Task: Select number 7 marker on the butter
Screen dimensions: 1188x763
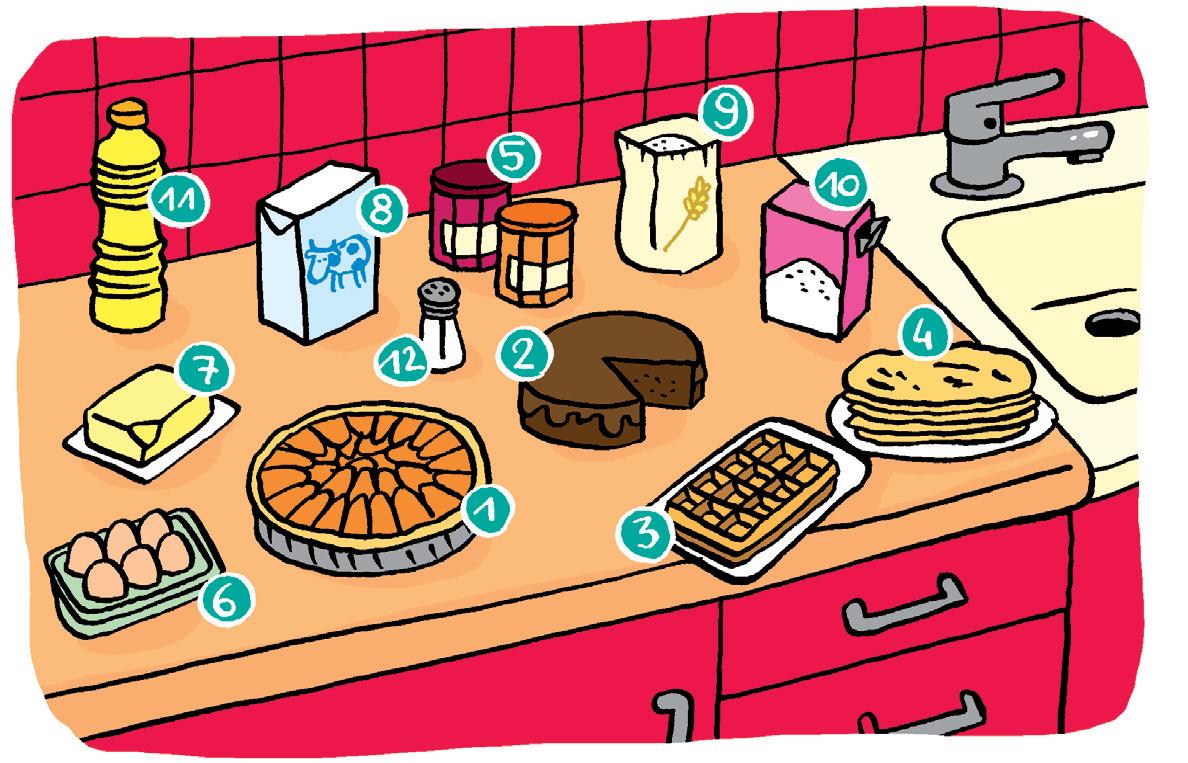Action: pyautogui.click(x=199, y=375)
